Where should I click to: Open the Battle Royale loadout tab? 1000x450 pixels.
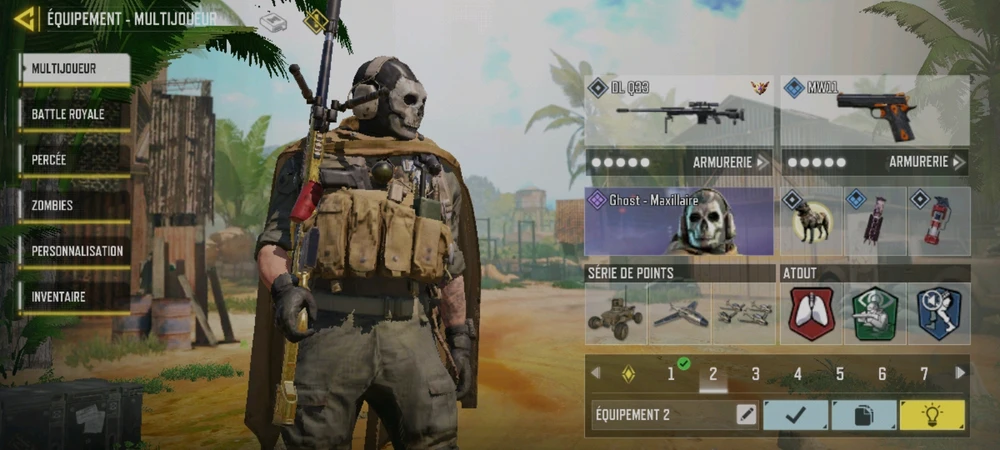click(x=74, y=114)
